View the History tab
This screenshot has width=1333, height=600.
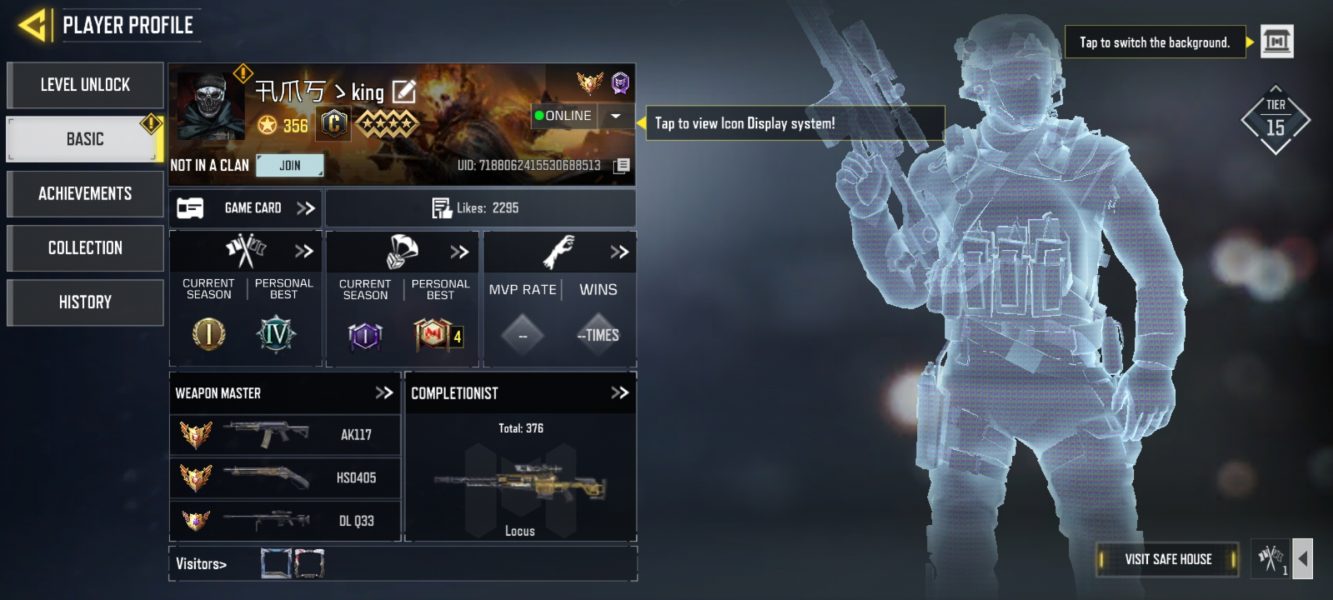(x=85, y=302)
